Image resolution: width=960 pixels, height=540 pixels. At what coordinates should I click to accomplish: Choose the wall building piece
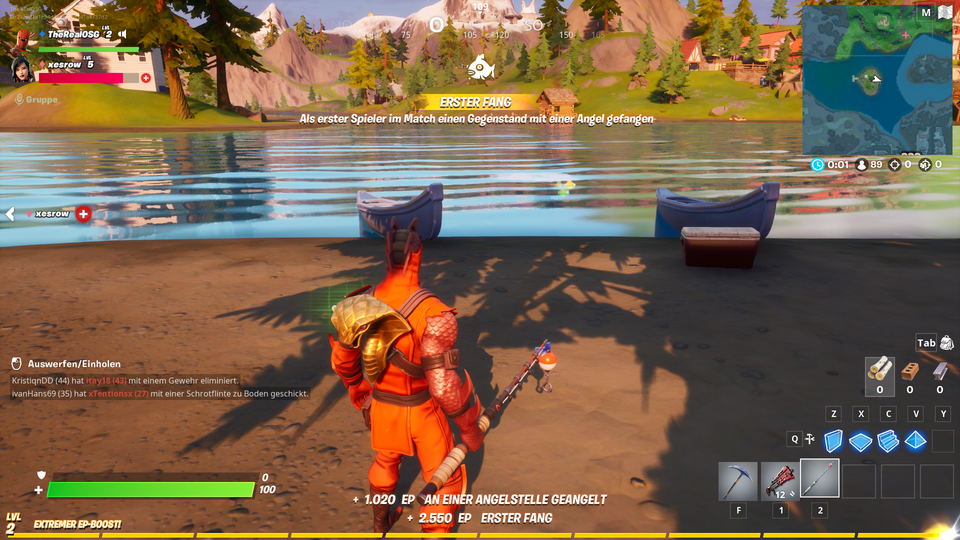[x=834, y=441]
